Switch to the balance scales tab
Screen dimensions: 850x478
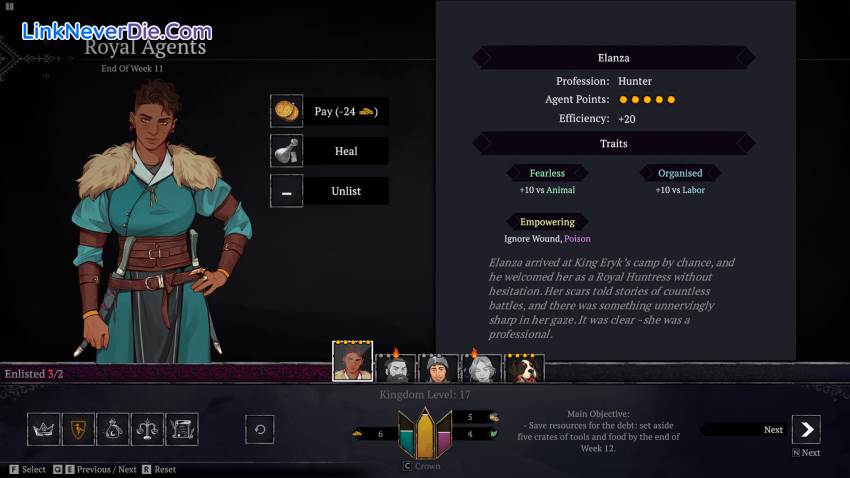[x=147, y=429]
